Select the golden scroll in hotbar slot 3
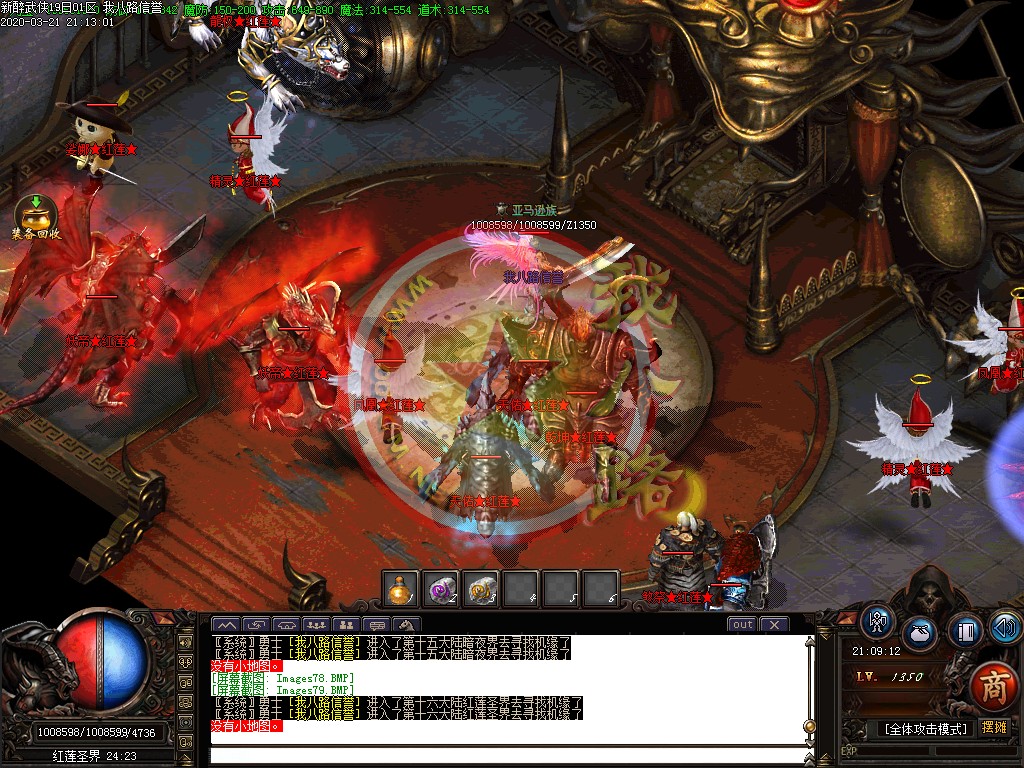Screen dimensions: 1024x768 [x=481, y=589]
